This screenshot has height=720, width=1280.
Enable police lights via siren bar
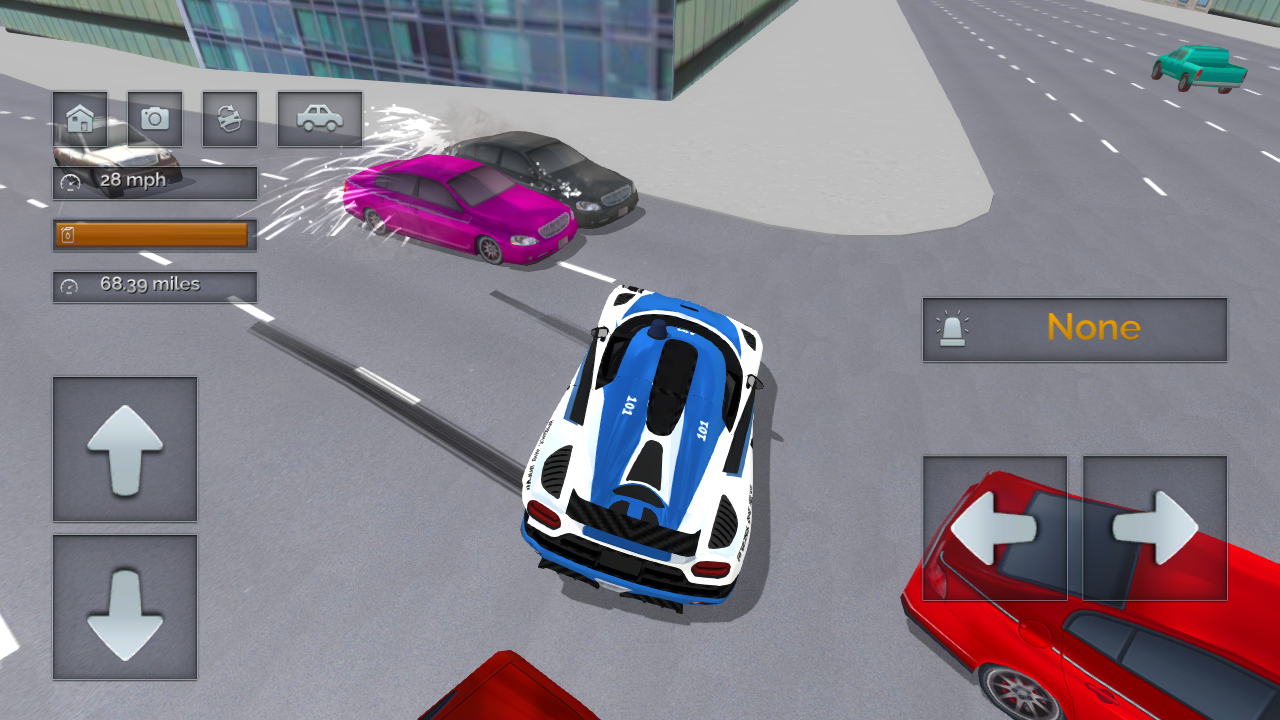[1074, 328]
